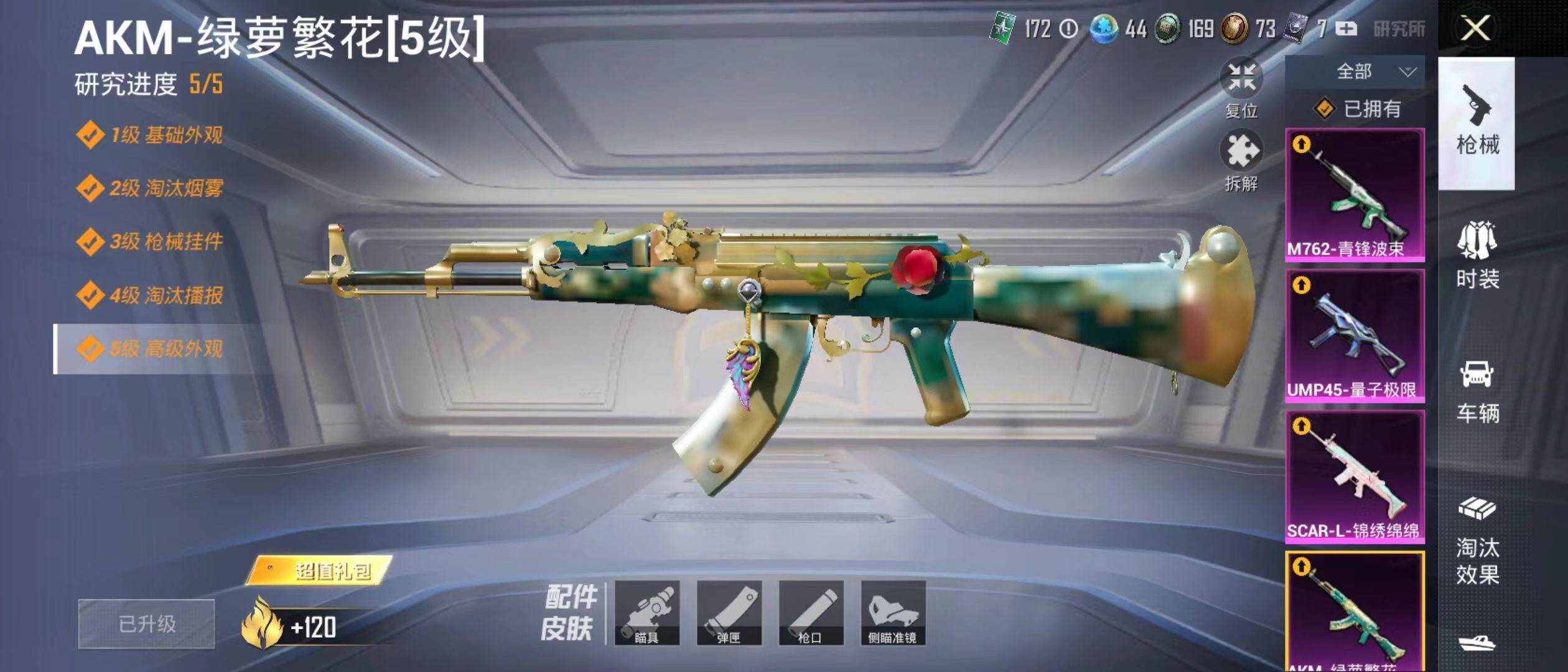The width and height of the screenshot is (1568, 672).
Task: Open the 瞄具 scope attachment skin slot
Action: 647,613
